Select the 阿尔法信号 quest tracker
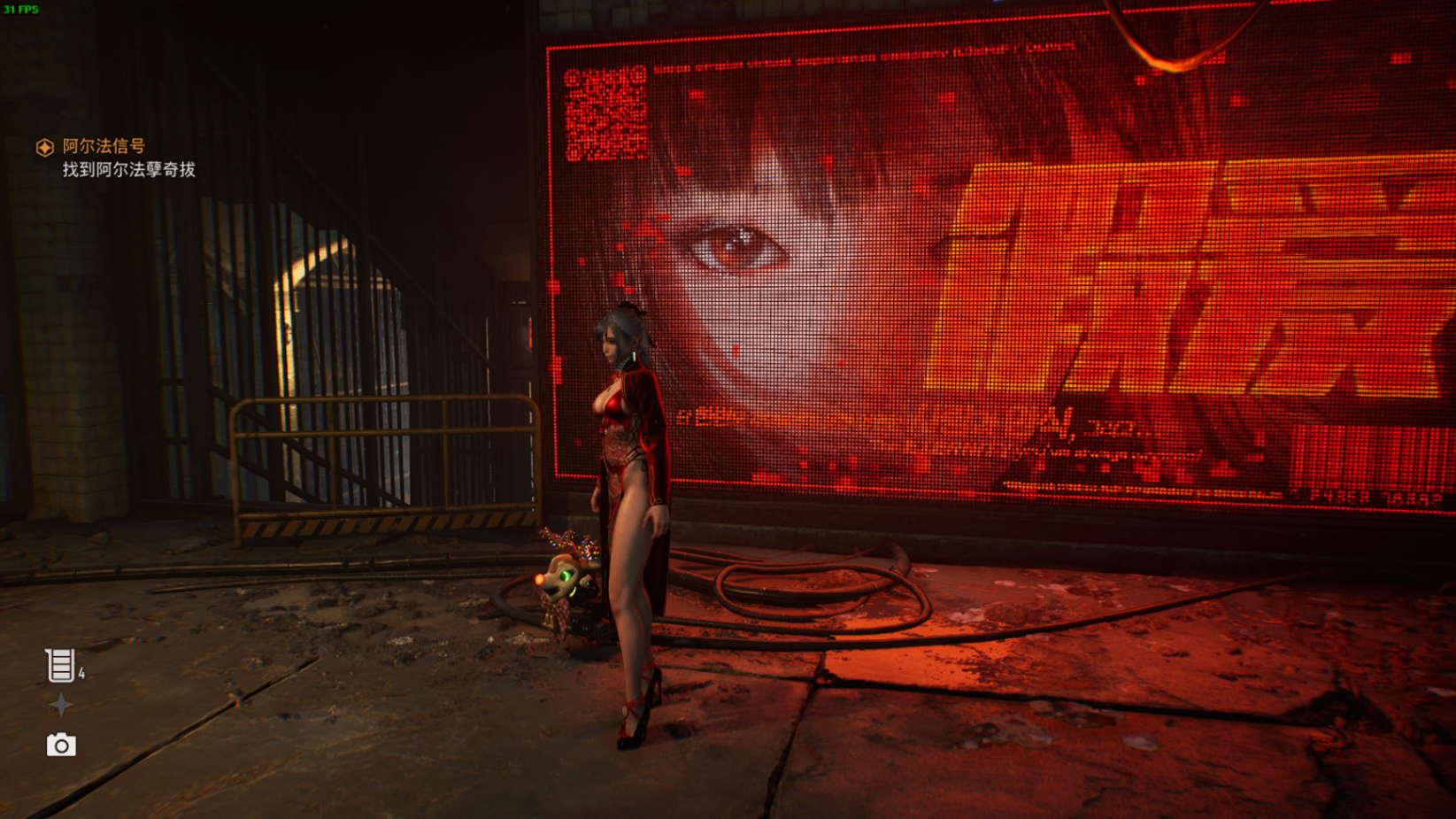This screenshot has width=1456, height=819. [103, 146]
